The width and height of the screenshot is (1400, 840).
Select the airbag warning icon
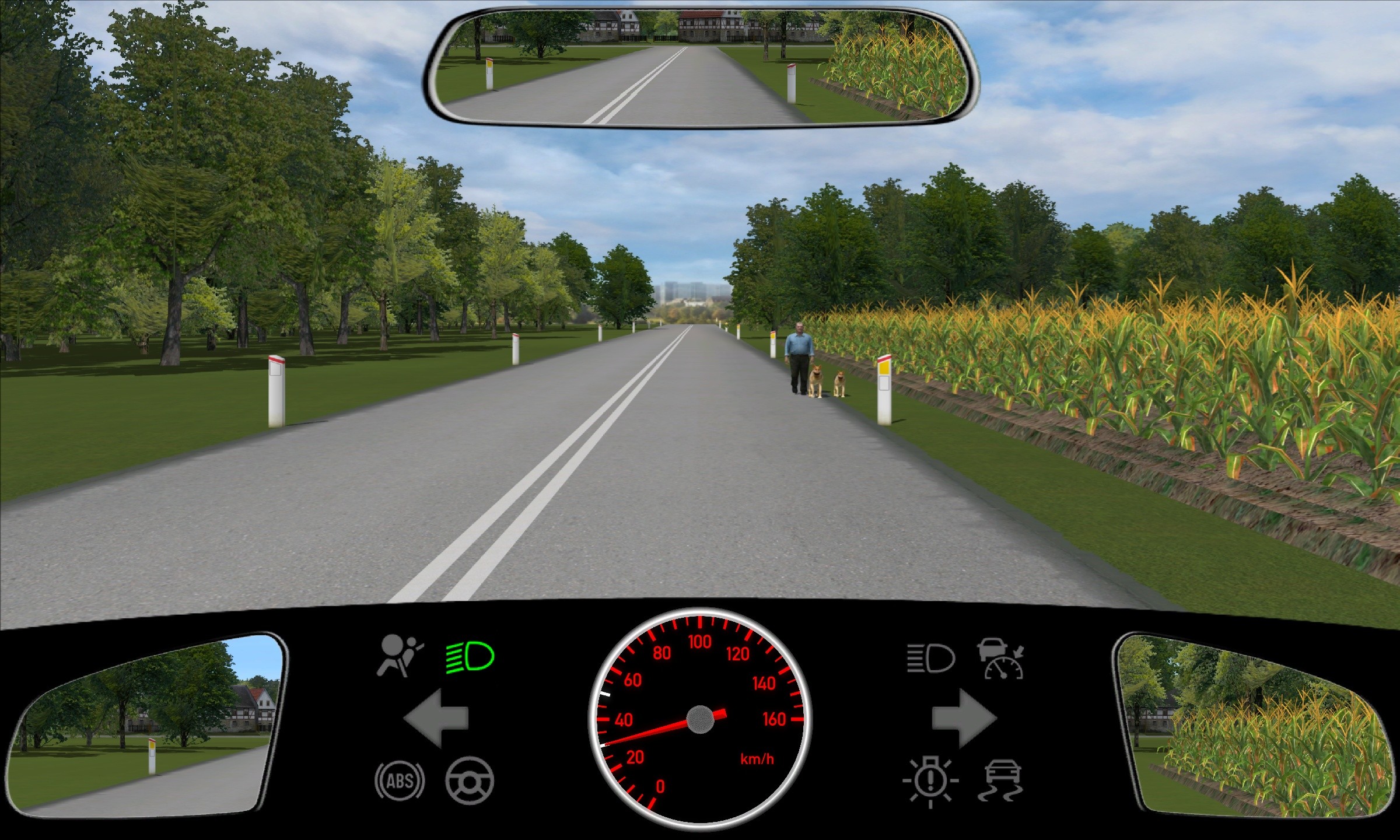[400, 656]
